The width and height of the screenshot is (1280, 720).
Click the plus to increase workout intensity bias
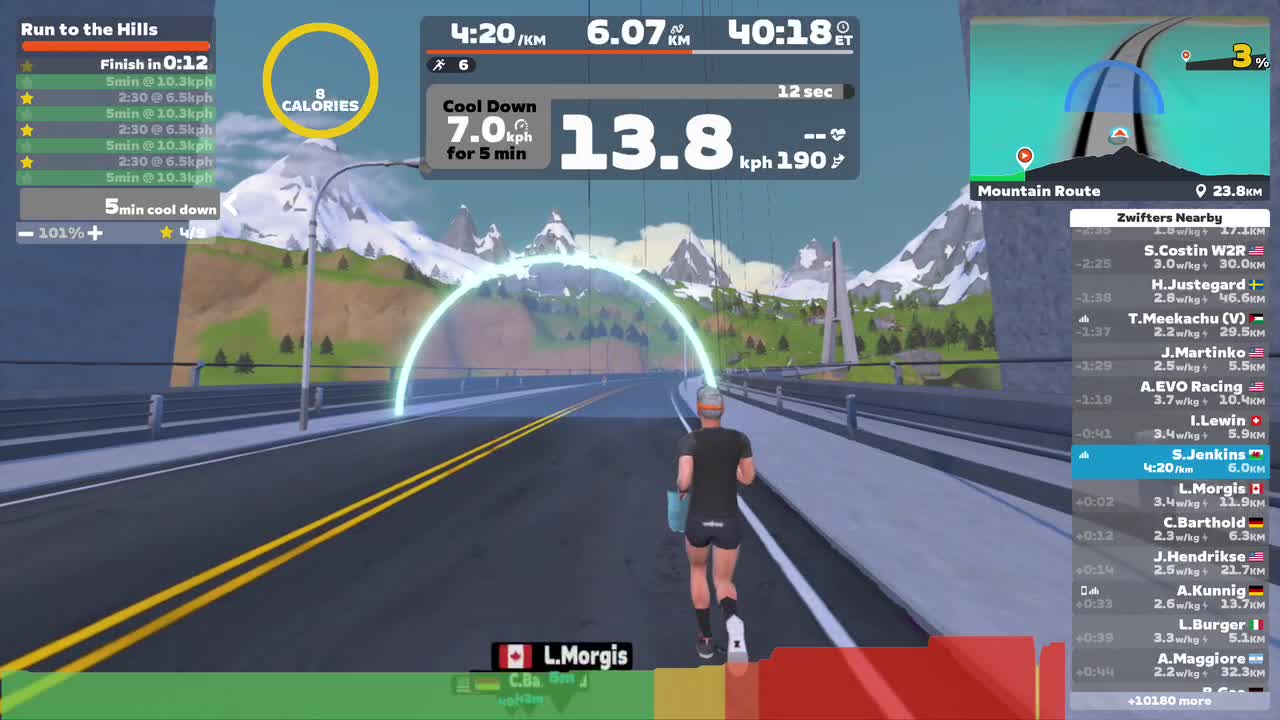96,232
